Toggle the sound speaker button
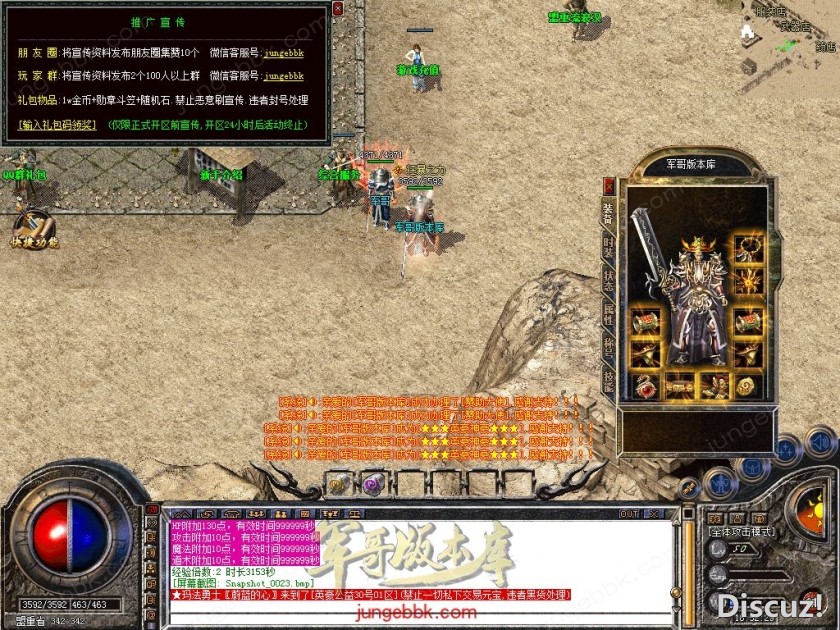Viewport: 840px width, 630px height. (x=820, y=440)
